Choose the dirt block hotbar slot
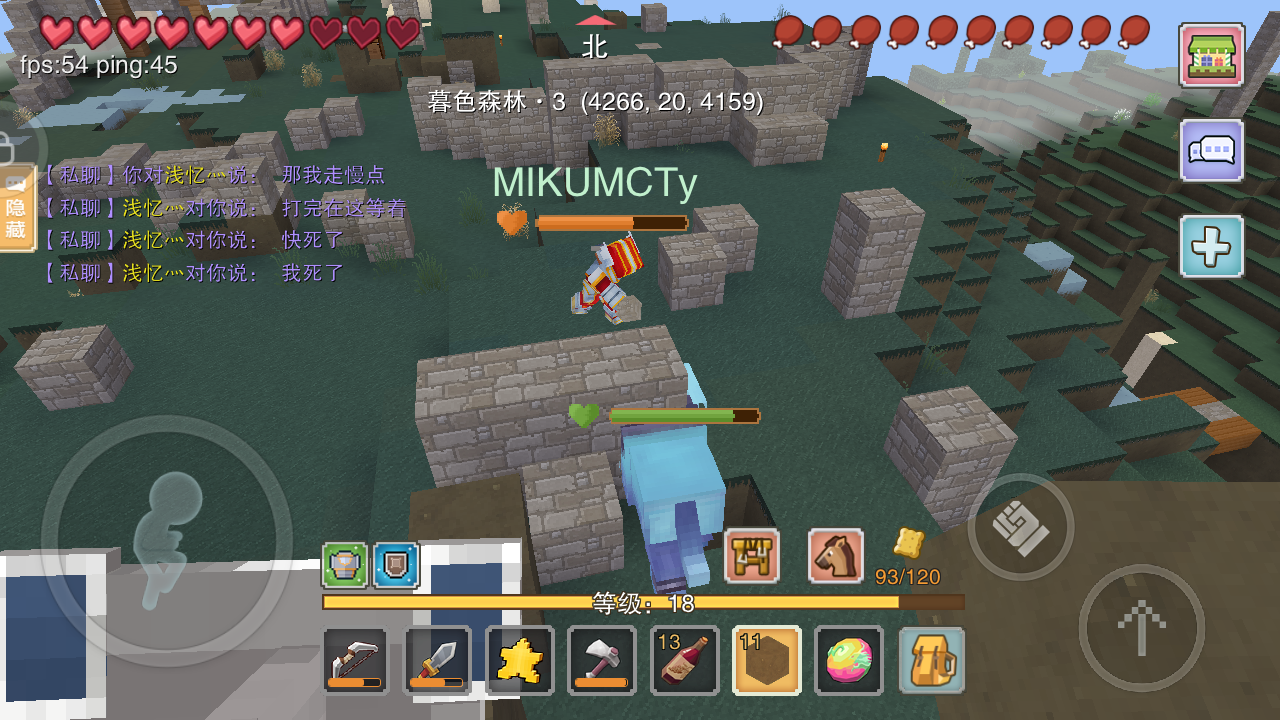This screenshot has width=1280, height=720. (x=766, y=660)
